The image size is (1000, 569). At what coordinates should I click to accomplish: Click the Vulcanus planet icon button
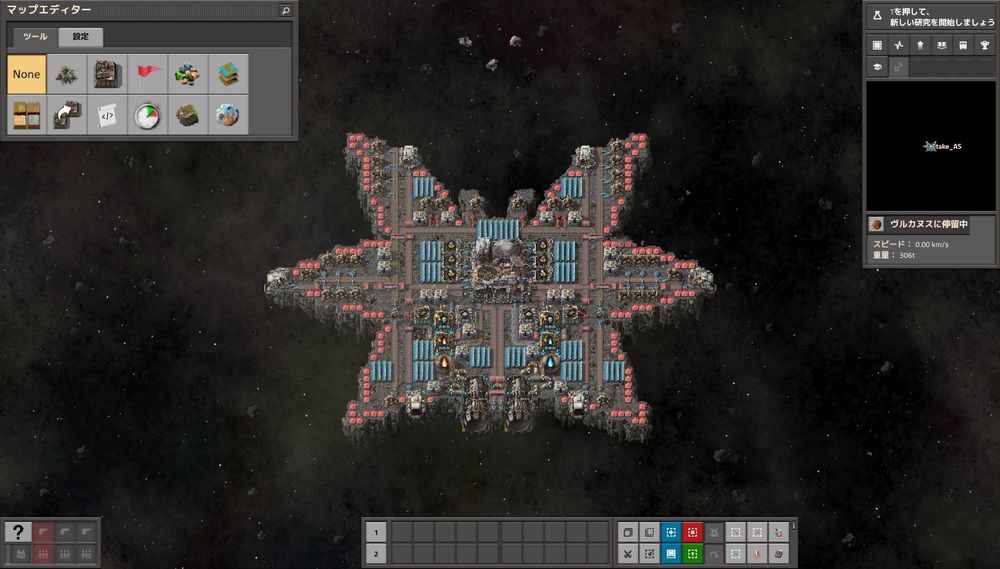click(876, 224)
